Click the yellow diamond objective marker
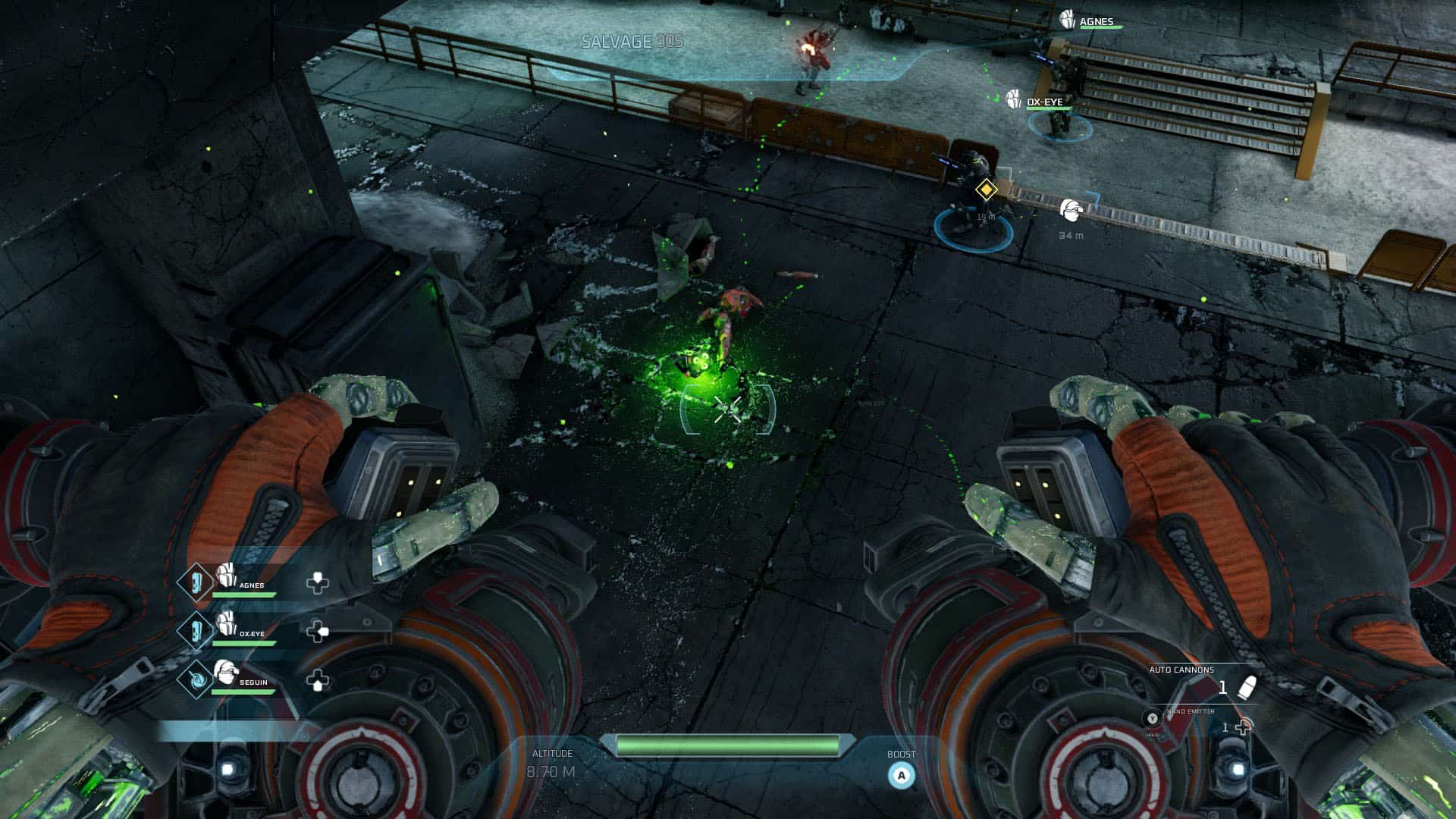The width and height of the screenshot is (1456, 819). tap(985, 190)
